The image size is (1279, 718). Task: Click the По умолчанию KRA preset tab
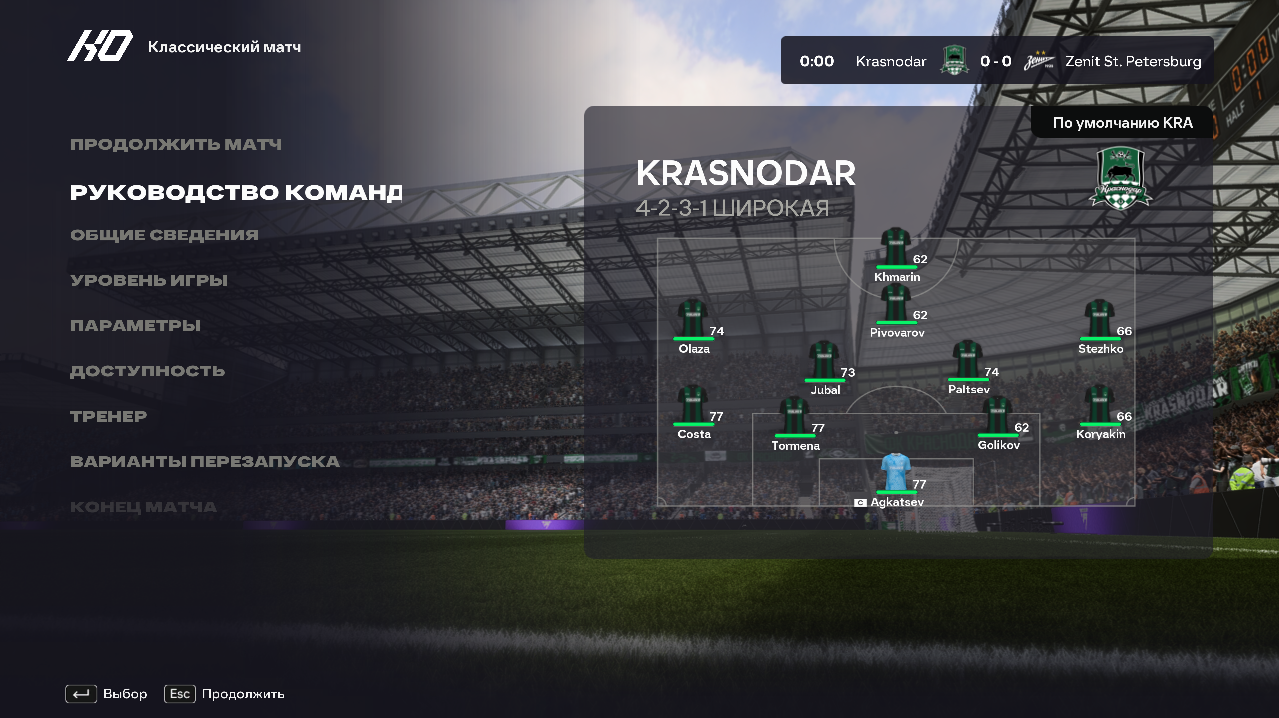tap(1122, 124)
